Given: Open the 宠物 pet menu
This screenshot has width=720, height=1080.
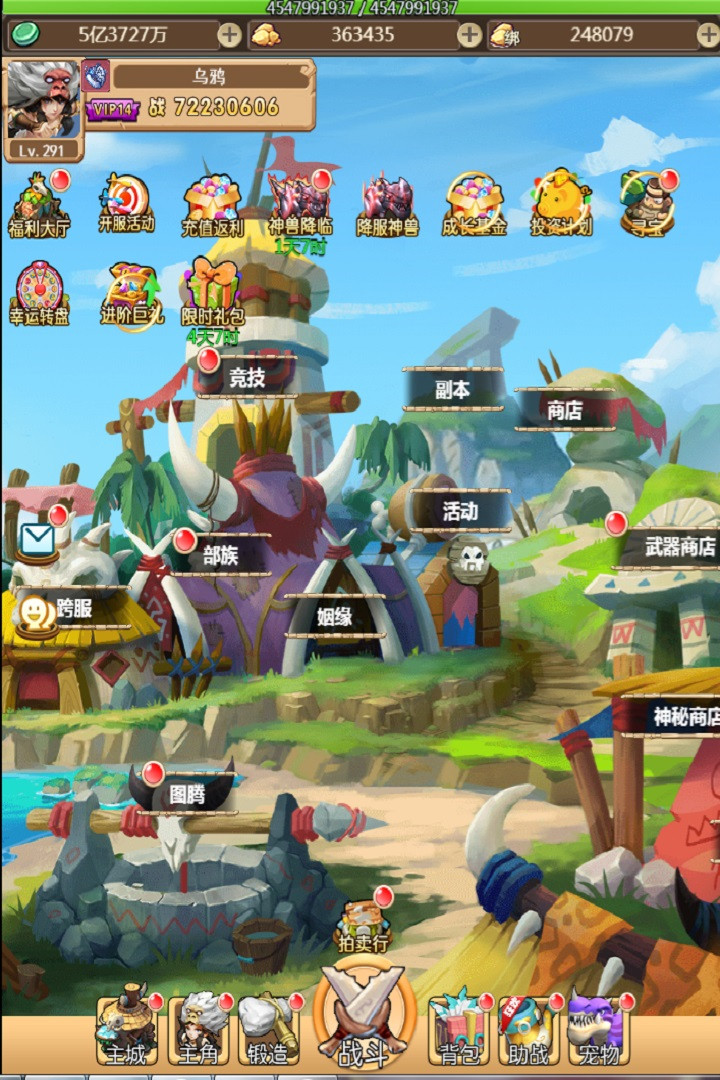Looking at the screenshot, I should pos(598,1030).
